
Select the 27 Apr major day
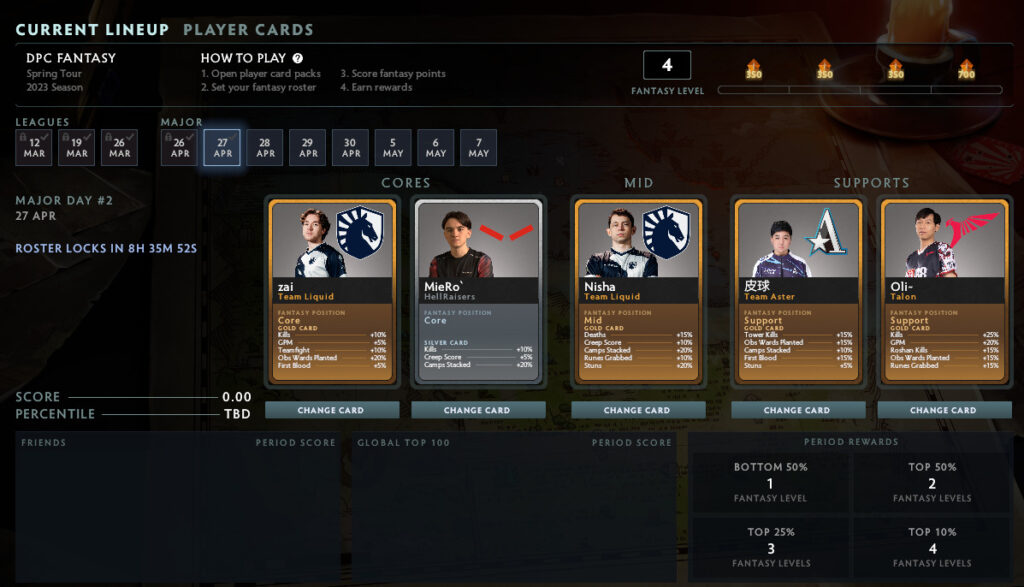tap(222, 148)
